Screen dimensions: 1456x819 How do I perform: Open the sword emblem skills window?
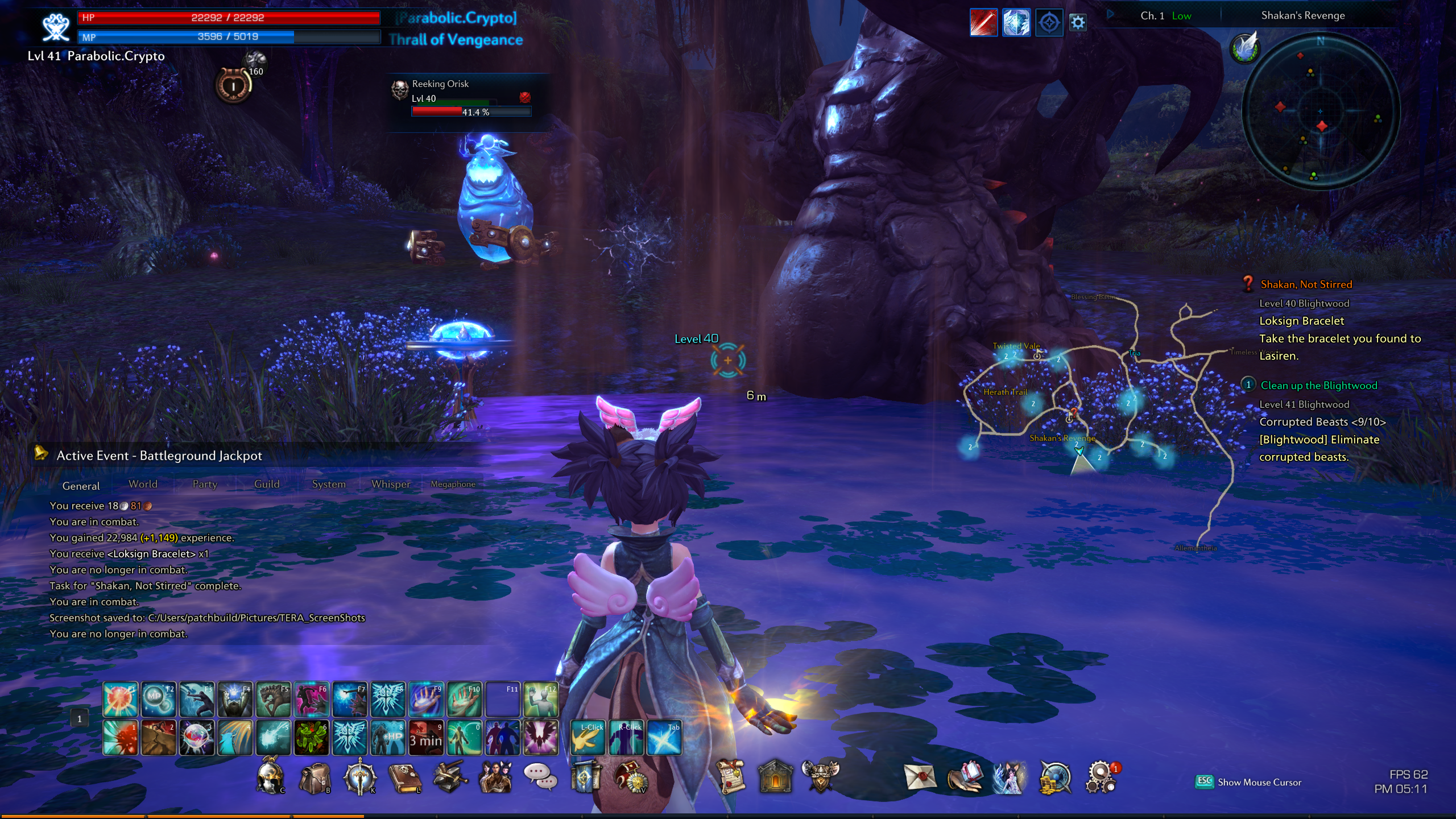pos(359,777)
